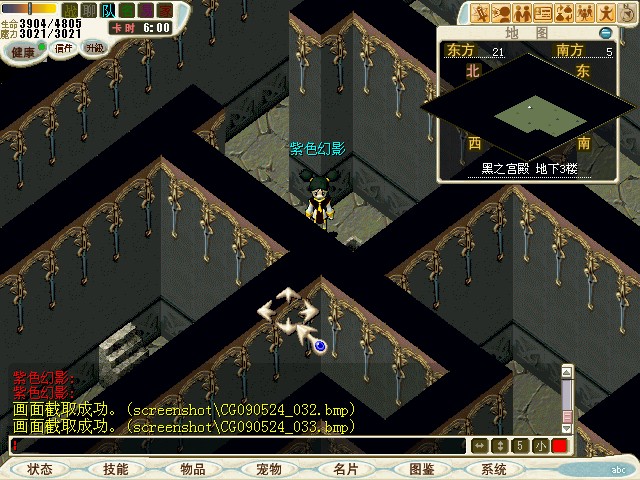Focus the chat input field
Viewport: 640px width, 480px height.
(x=240, y=445)
